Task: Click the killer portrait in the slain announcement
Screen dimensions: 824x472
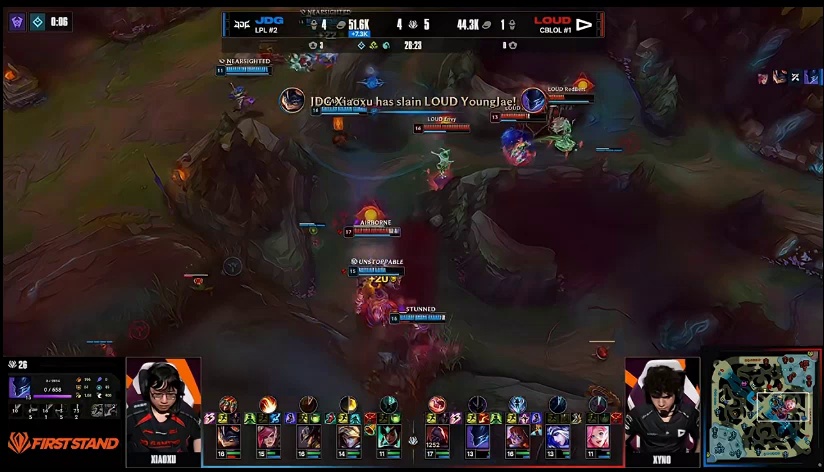Action: click(292, 100)
